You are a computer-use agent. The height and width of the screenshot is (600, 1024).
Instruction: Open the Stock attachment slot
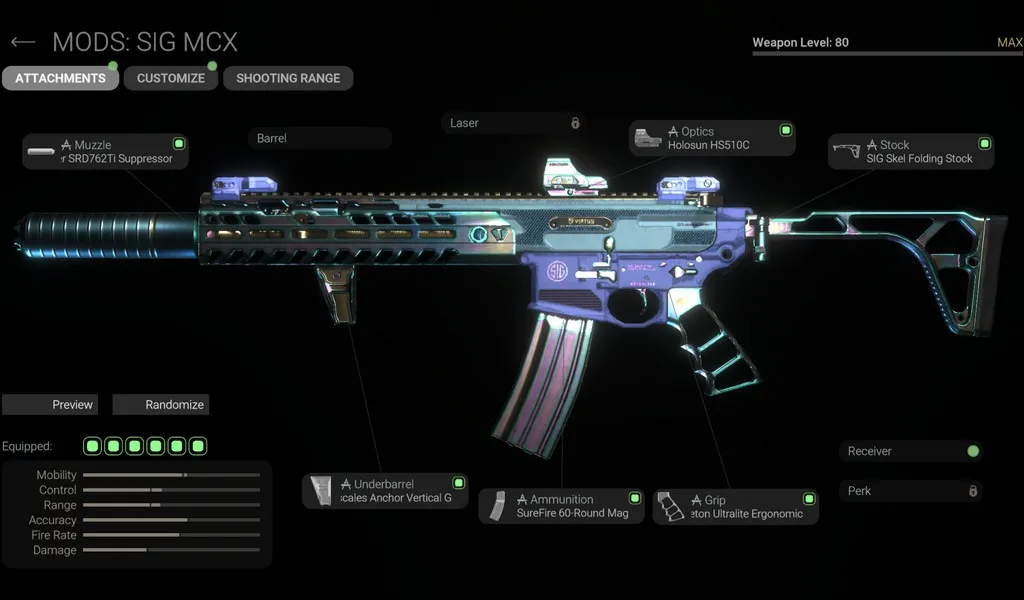tap(911, 152)
